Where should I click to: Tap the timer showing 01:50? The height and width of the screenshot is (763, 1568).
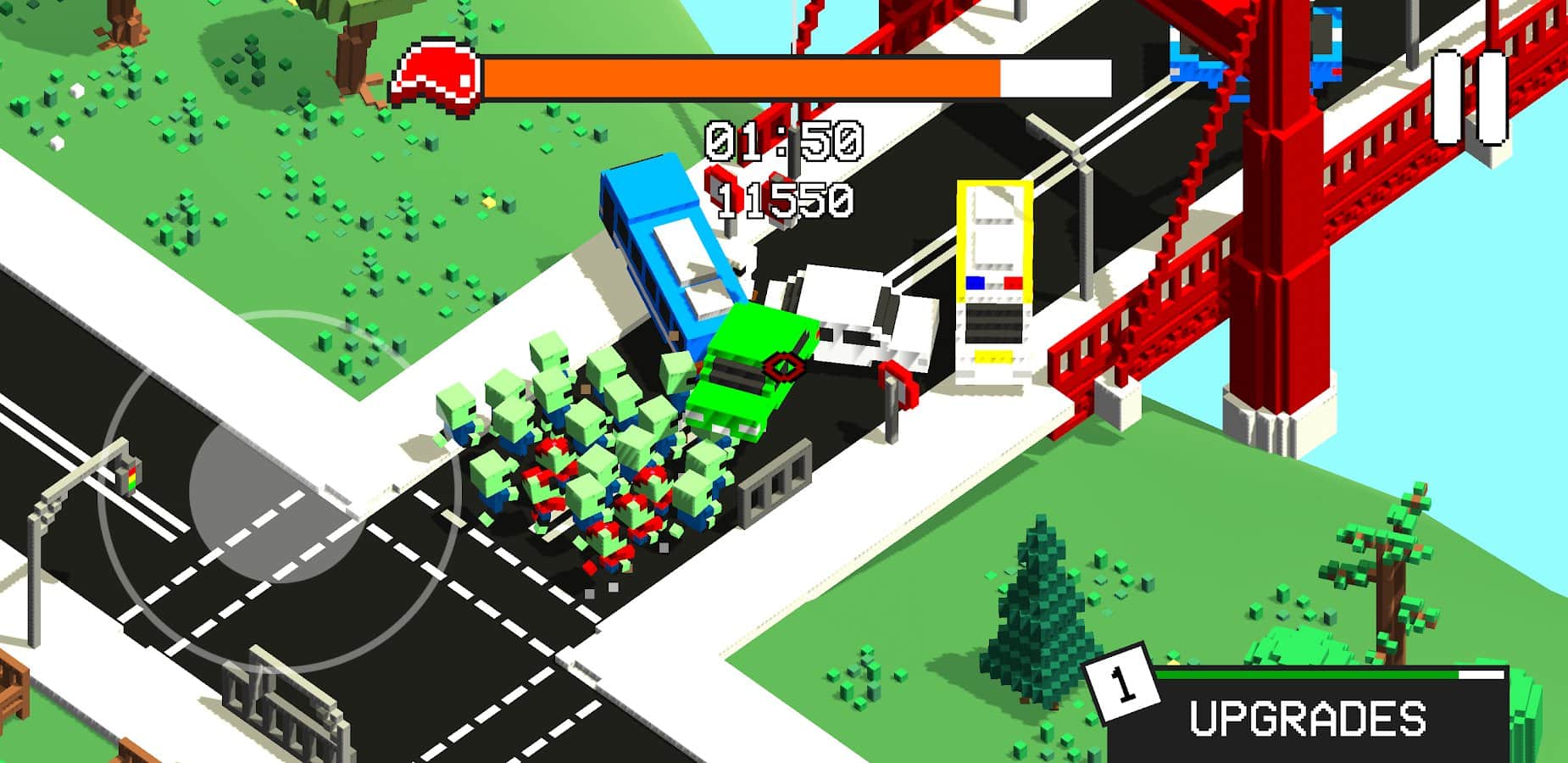click(x=783, y=141)
